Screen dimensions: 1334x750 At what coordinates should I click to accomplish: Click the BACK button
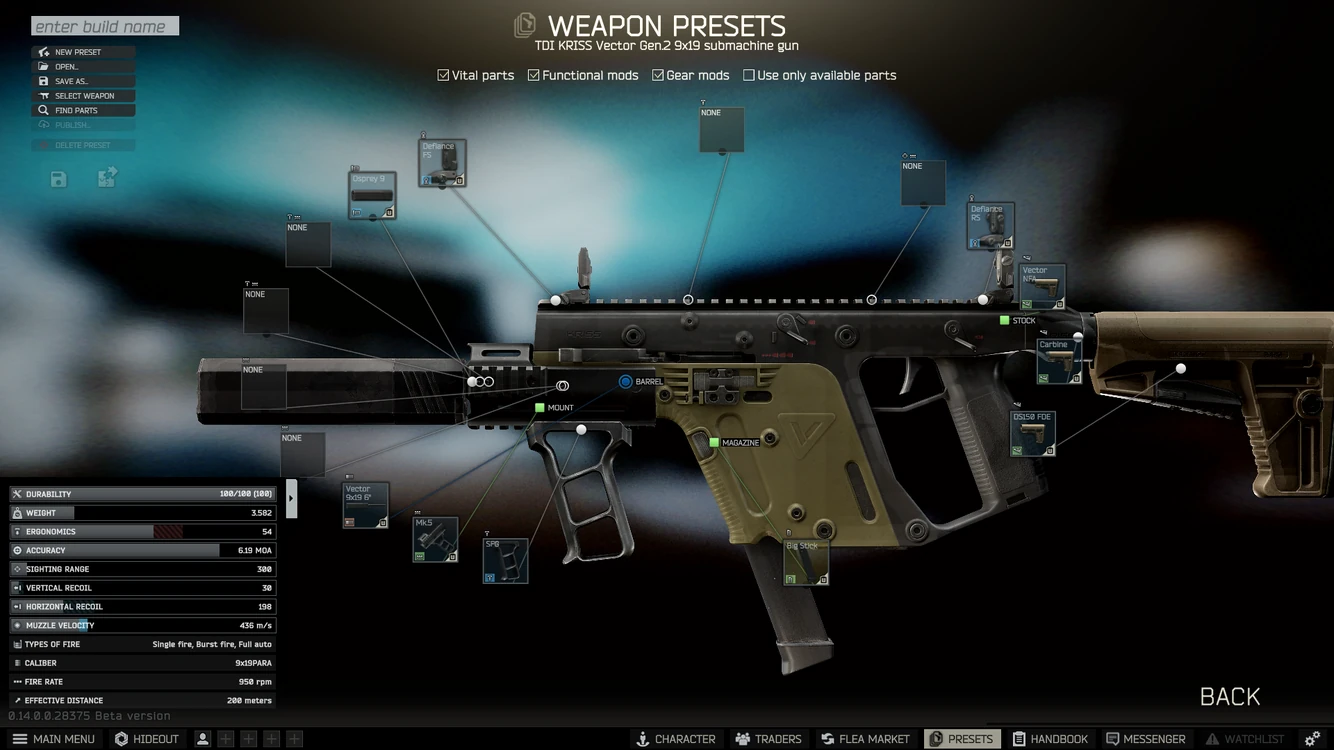[x=1229, y=696]
